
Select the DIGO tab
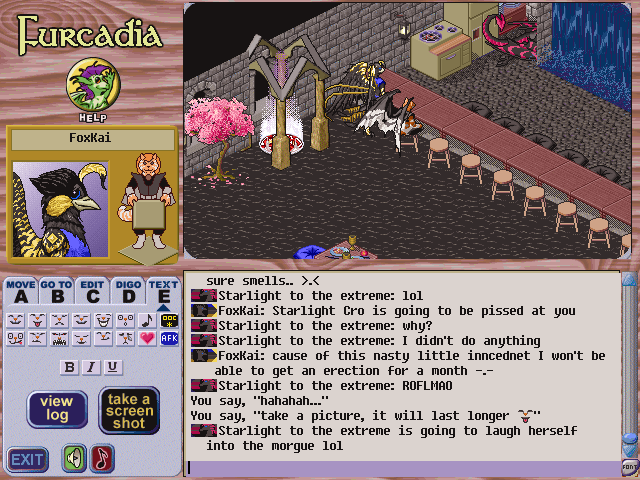pos(127,291)
